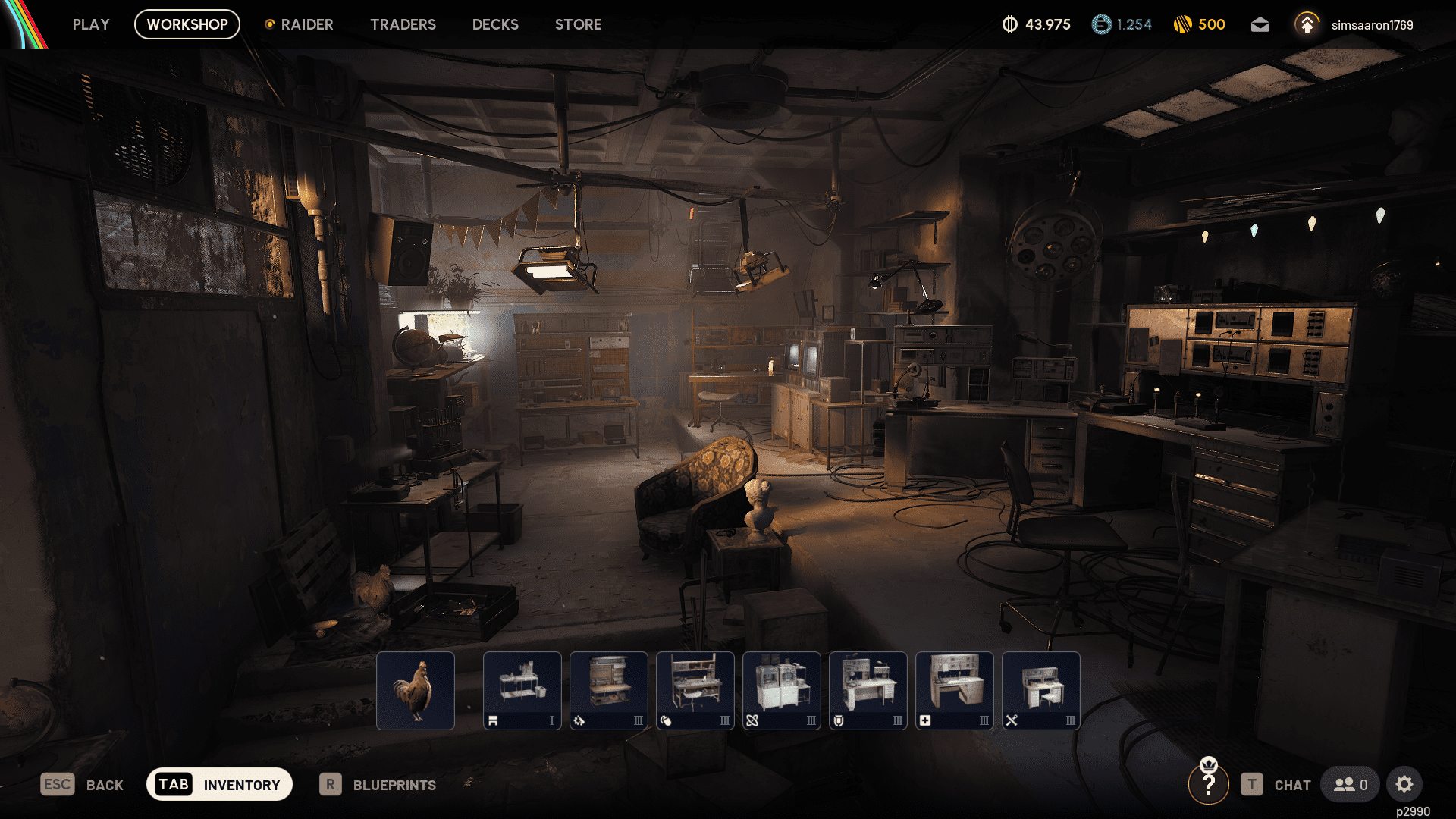Screen dimensions: 1456x819
Task: Click the question mark help icon
Action: pyautogui.click(x=1209, y=785)
